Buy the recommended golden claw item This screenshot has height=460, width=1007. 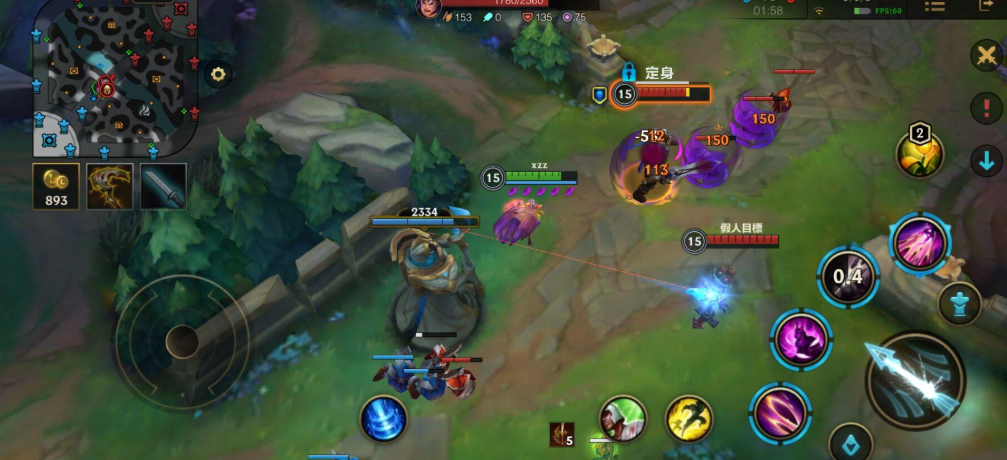[x=109, y=186]
